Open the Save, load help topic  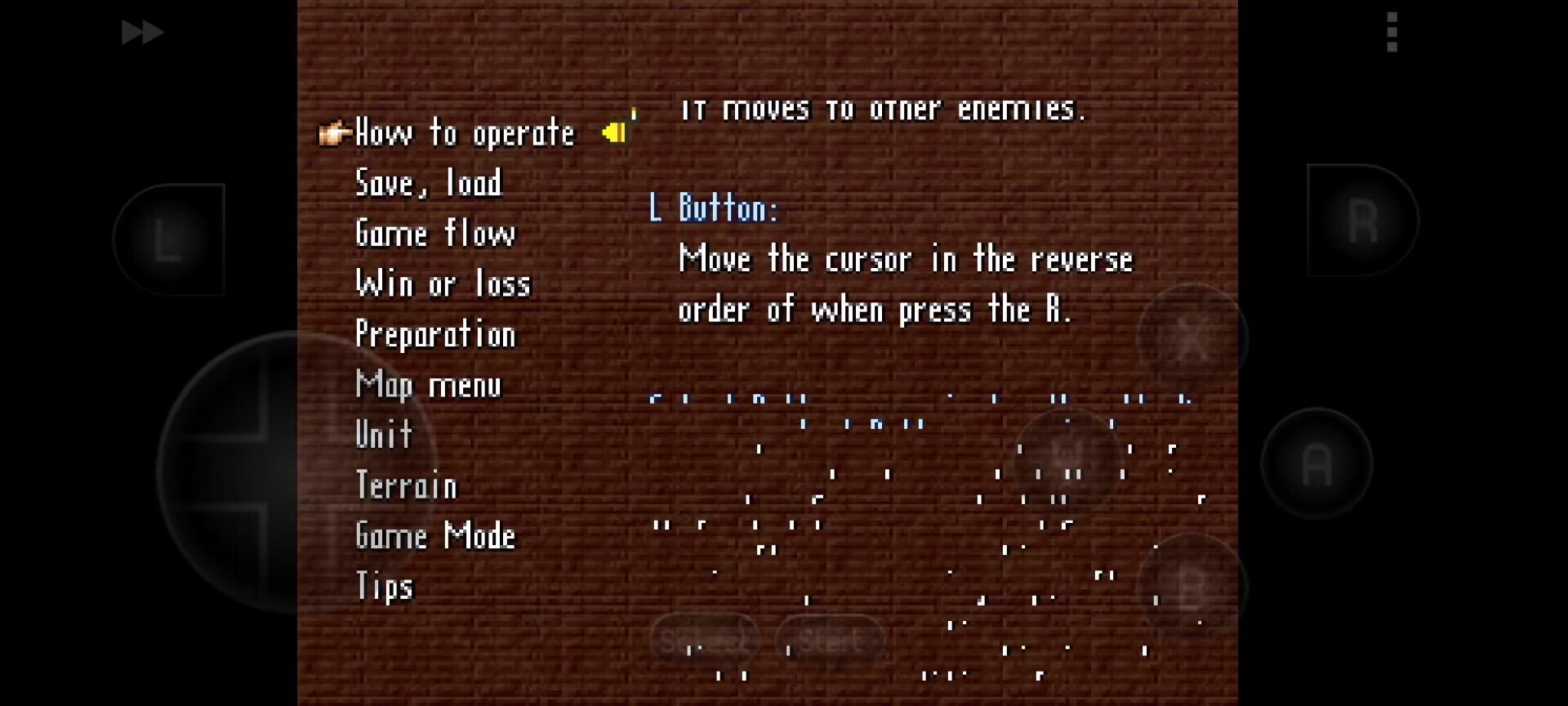(x=429, y=184)
